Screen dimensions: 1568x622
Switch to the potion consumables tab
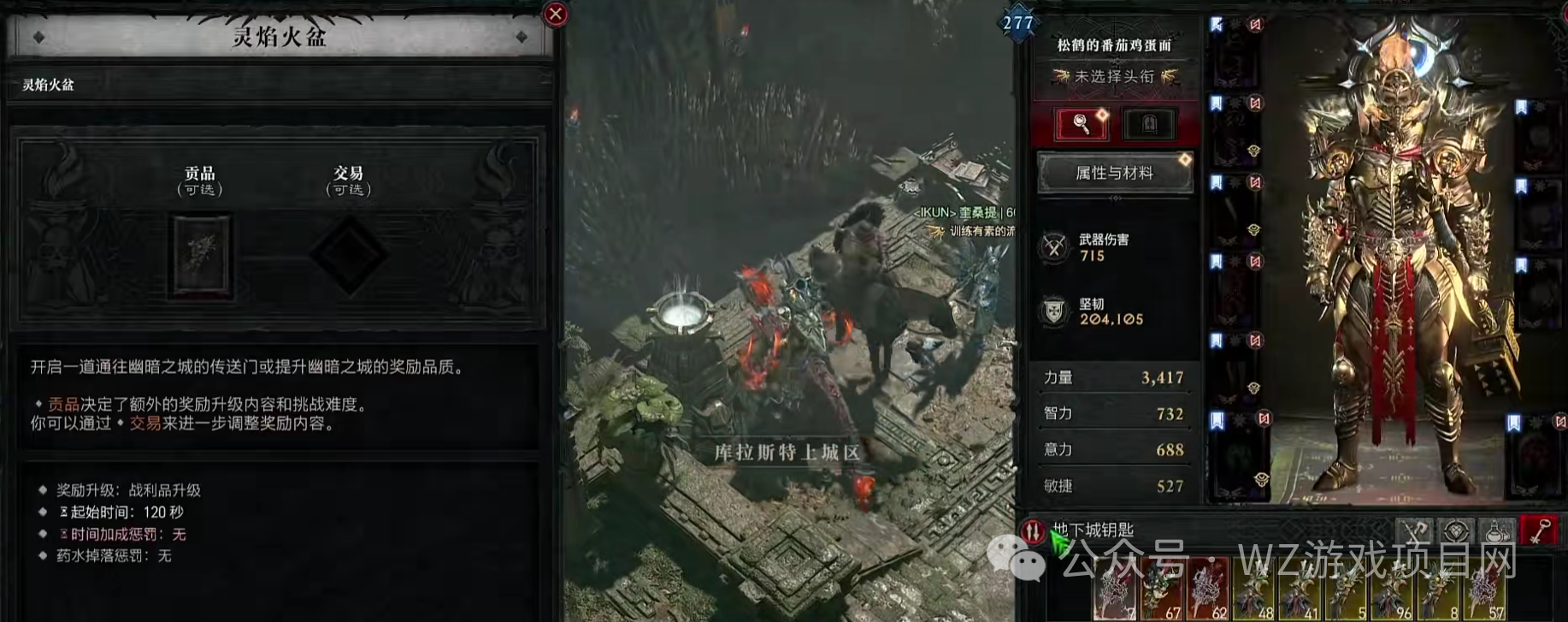1496,531
